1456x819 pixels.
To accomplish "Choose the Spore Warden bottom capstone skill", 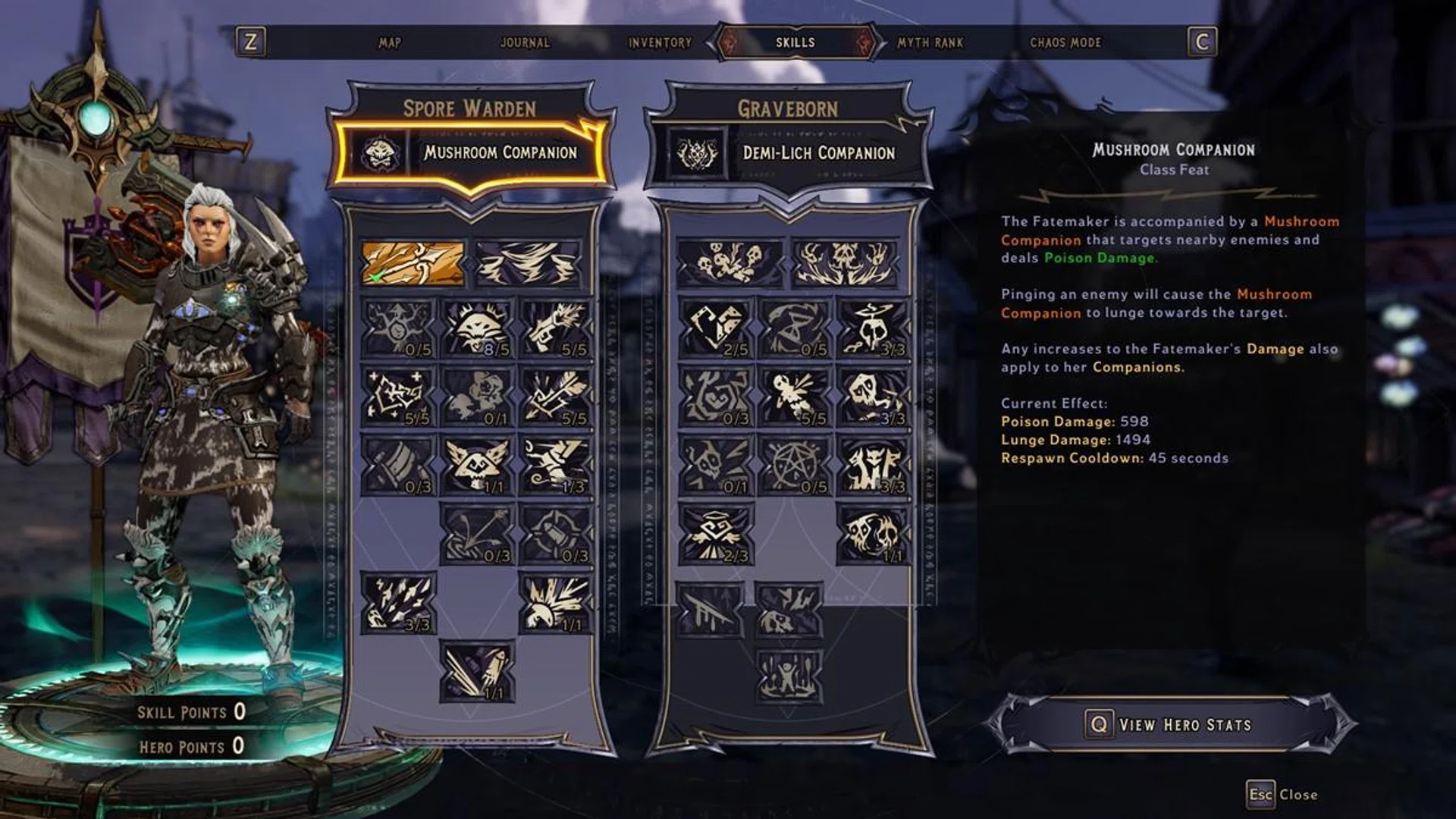I will [x=477, y=671].
